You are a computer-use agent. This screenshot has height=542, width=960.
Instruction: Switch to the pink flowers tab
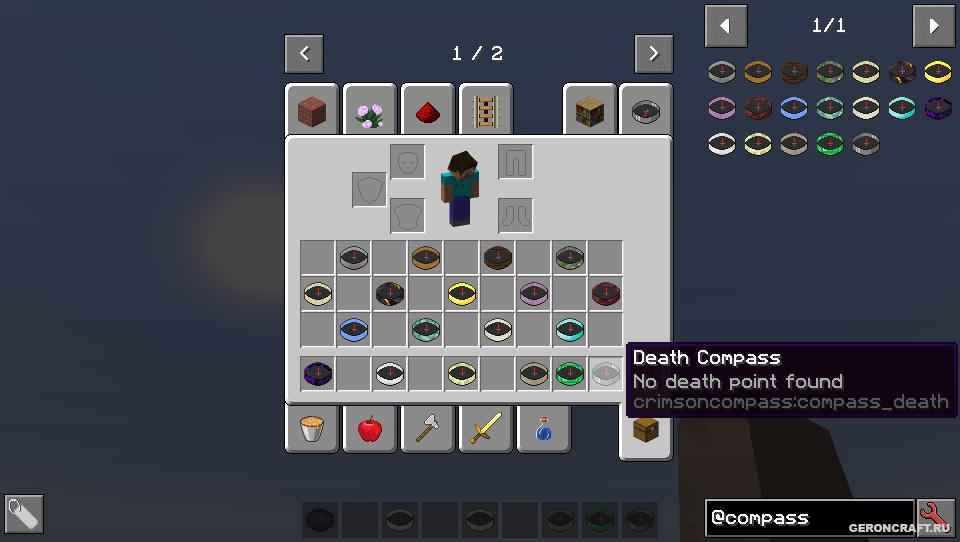[x=370, y=111]
